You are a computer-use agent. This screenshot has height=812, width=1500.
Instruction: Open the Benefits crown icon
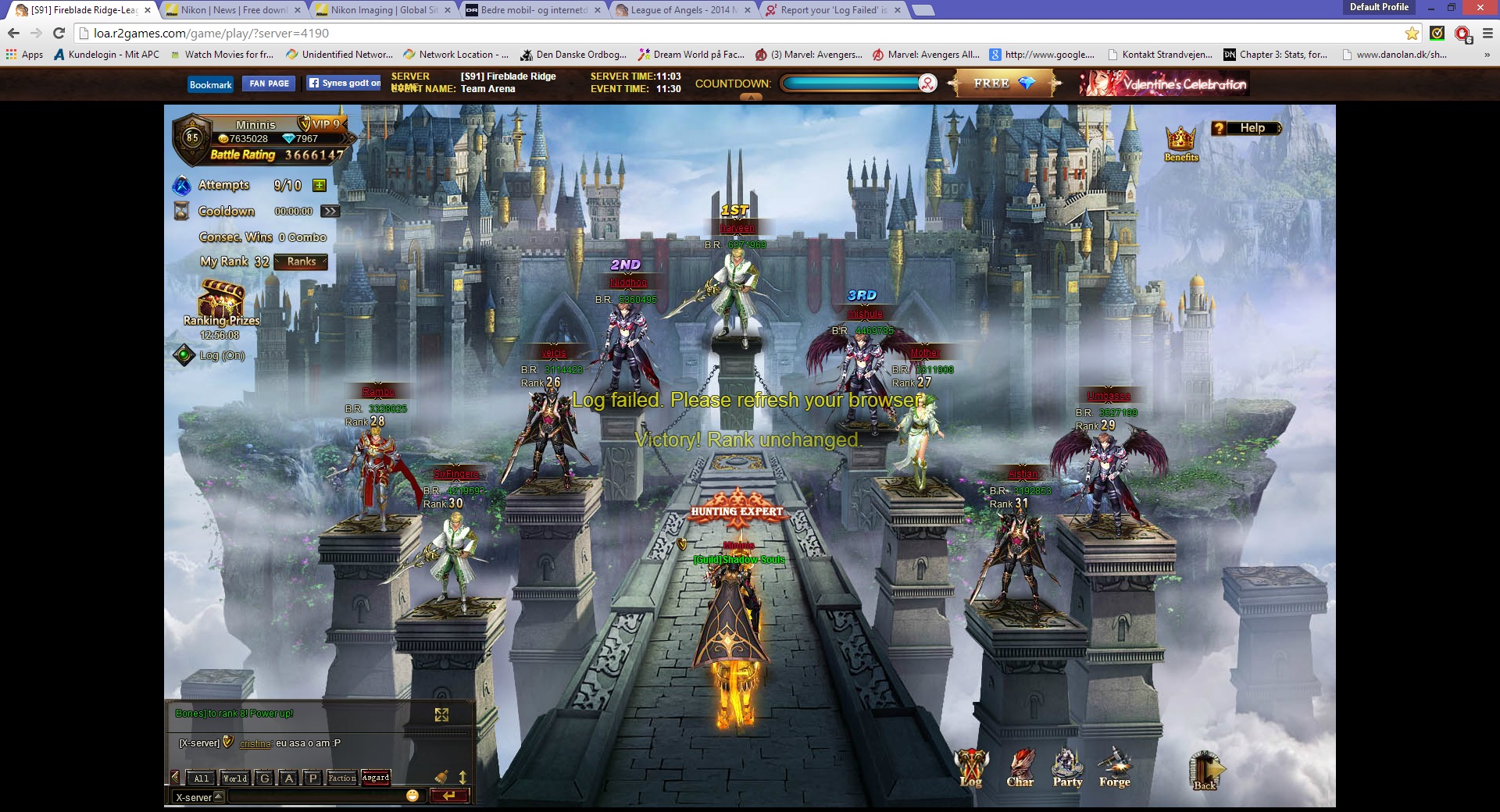click(1180, 141)
